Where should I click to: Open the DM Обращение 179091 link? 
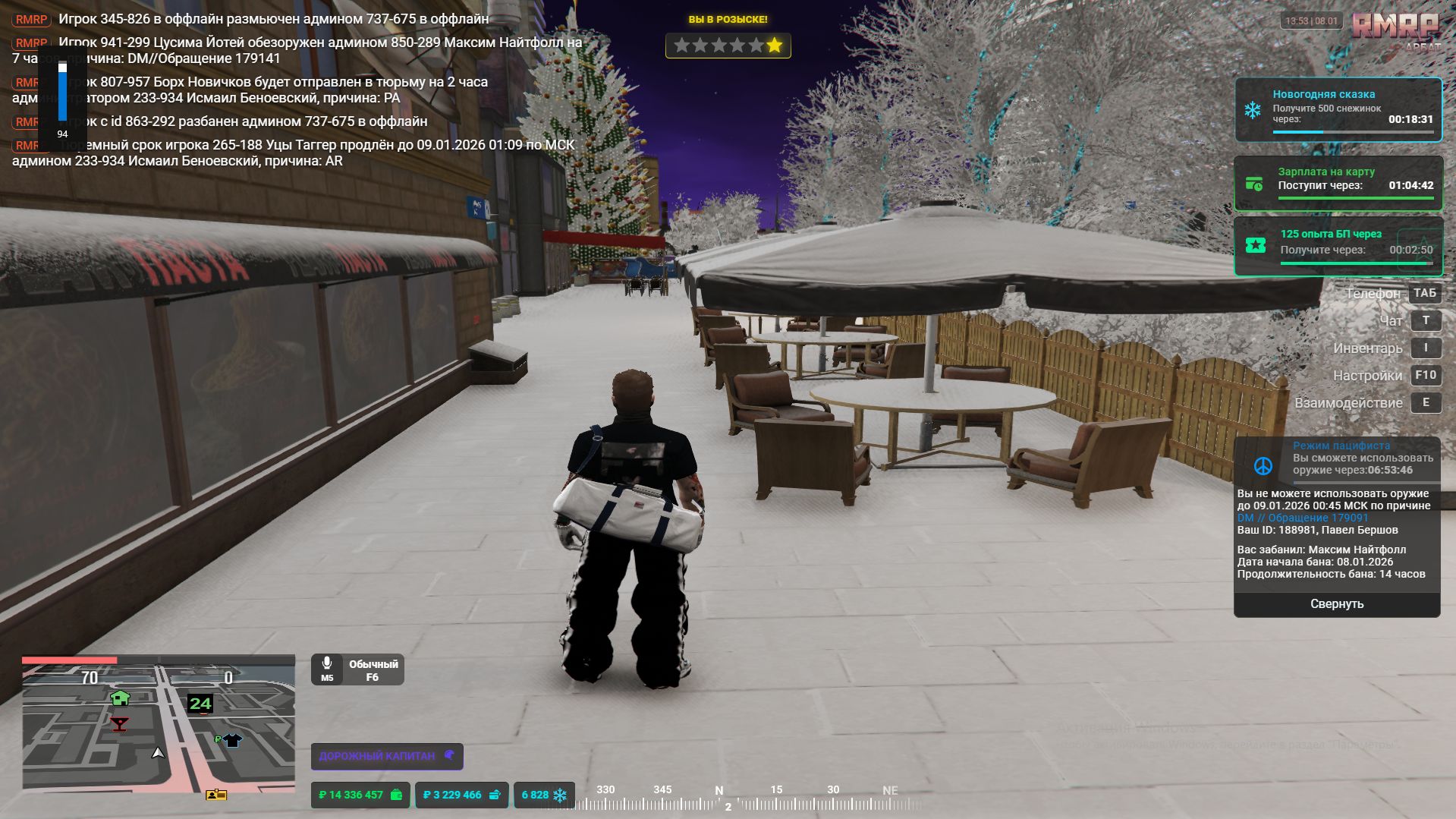tap(1303, 518)
